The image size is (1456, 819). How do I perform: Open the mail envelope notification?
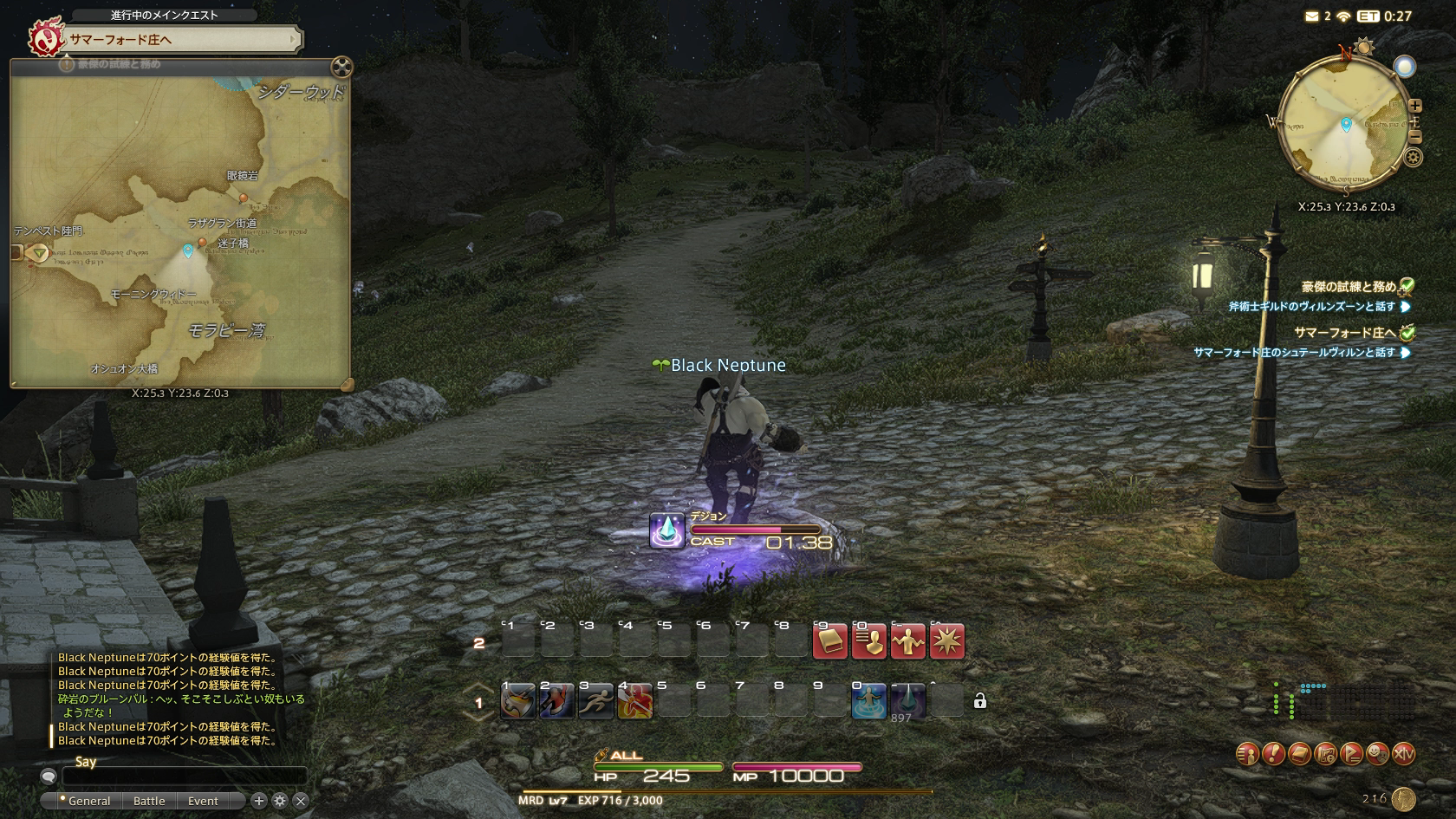[1312, 16]
